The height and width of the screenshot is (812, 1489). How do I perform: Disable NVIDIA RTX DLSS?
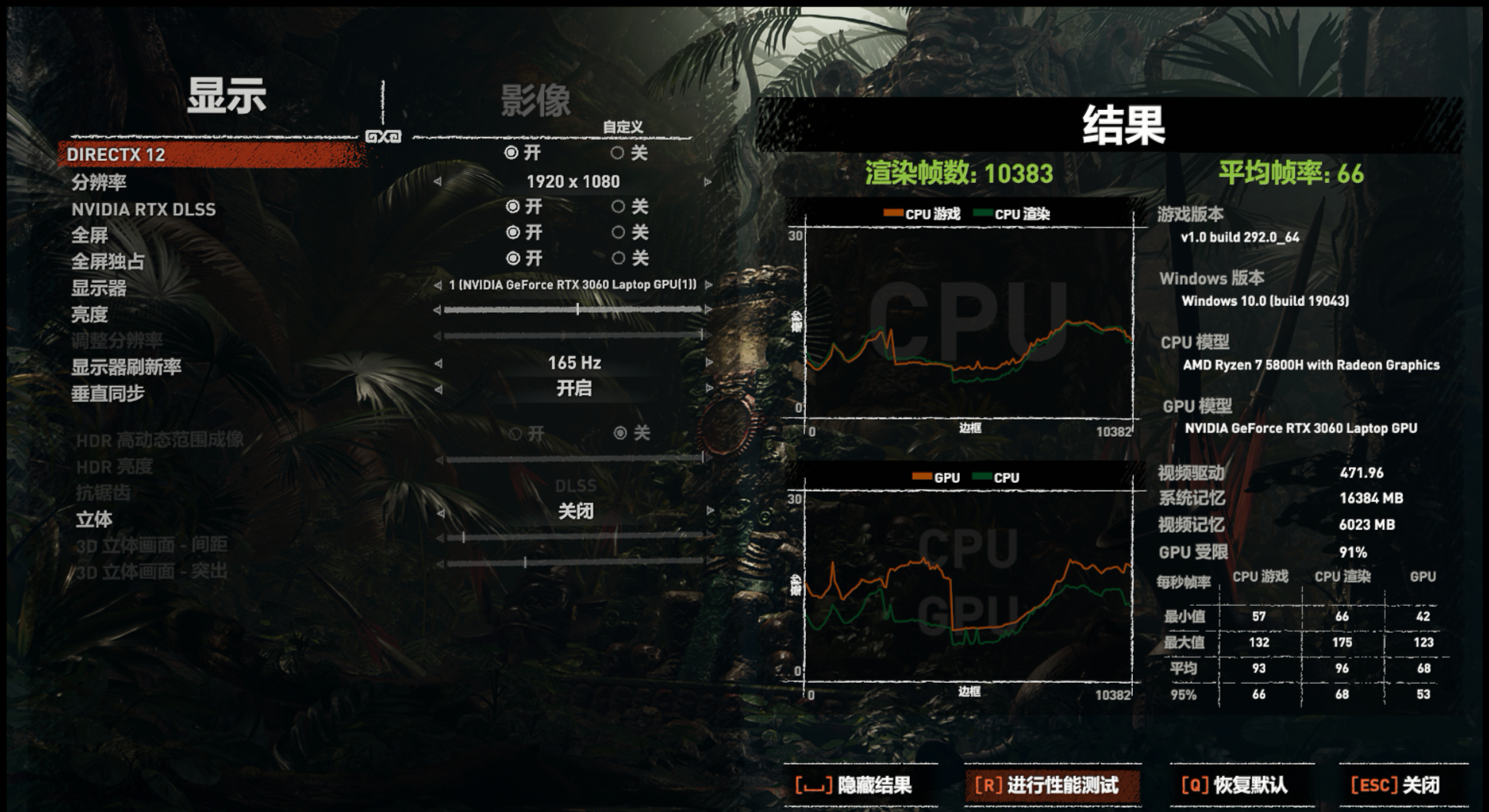click(x=620, y=207)
